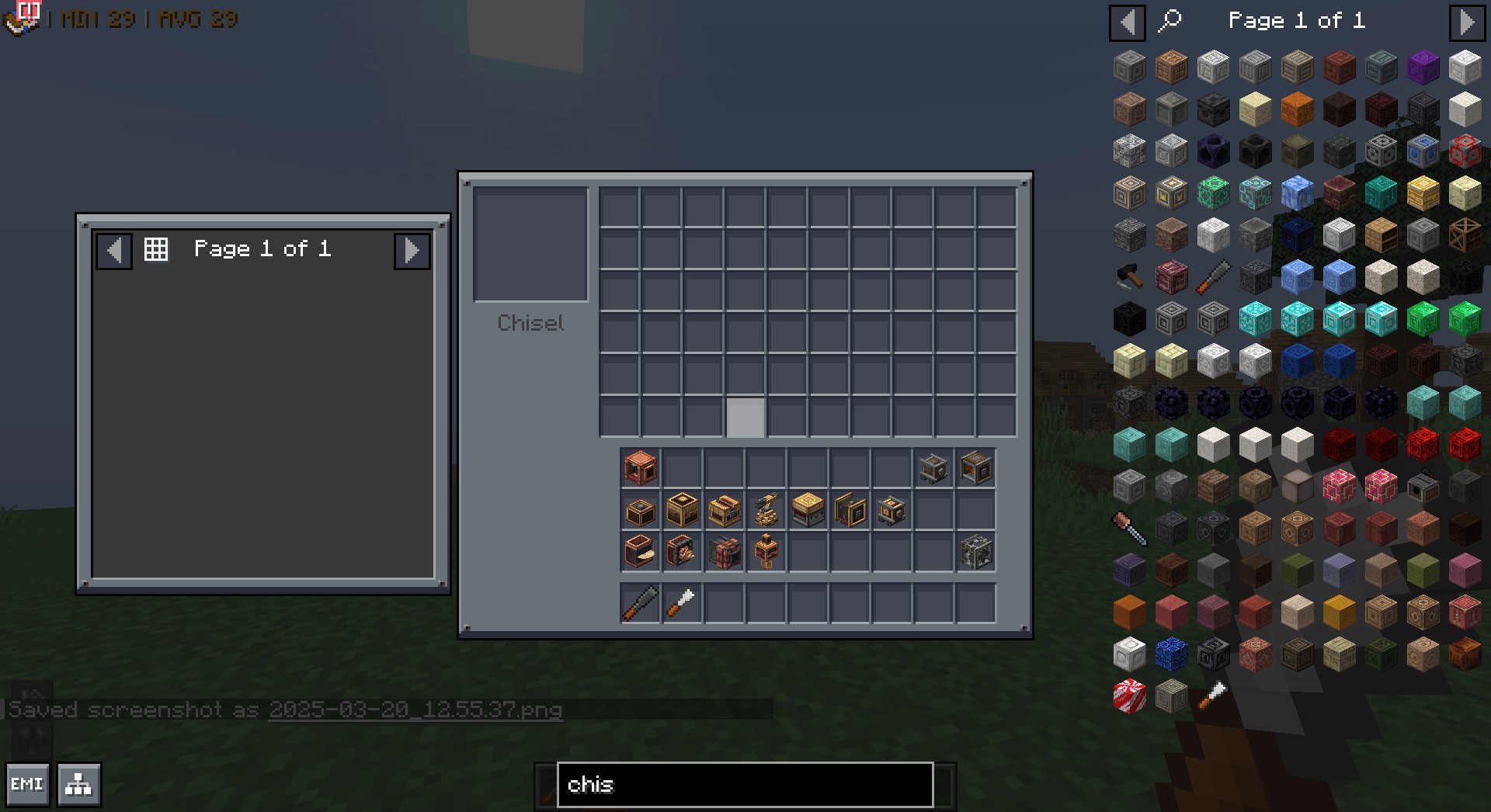
Task: Click the EMI button
Action: 27,784
